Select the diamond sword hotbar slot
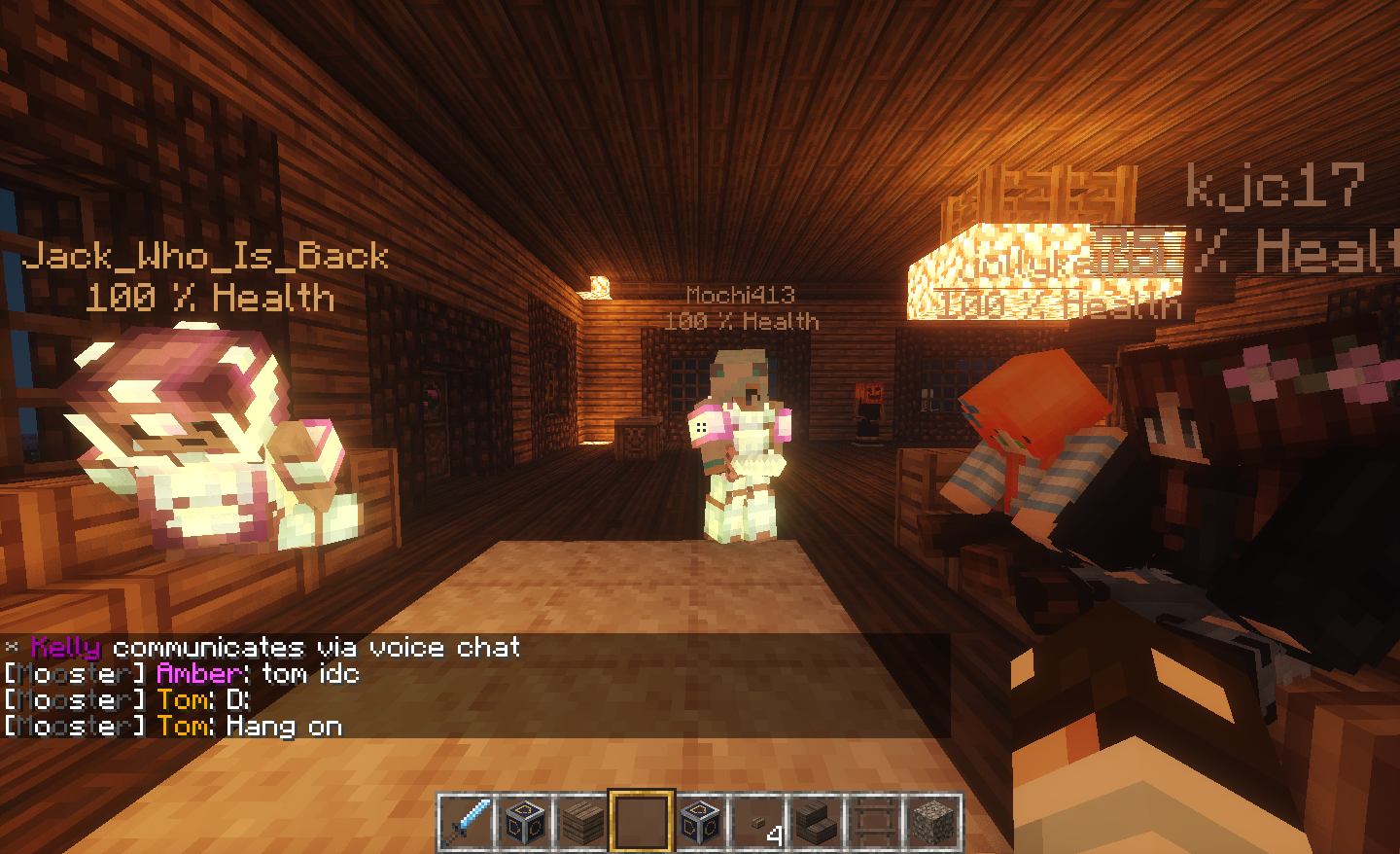1400x854 pixels. pyautogui.click(x=467, y=822)
